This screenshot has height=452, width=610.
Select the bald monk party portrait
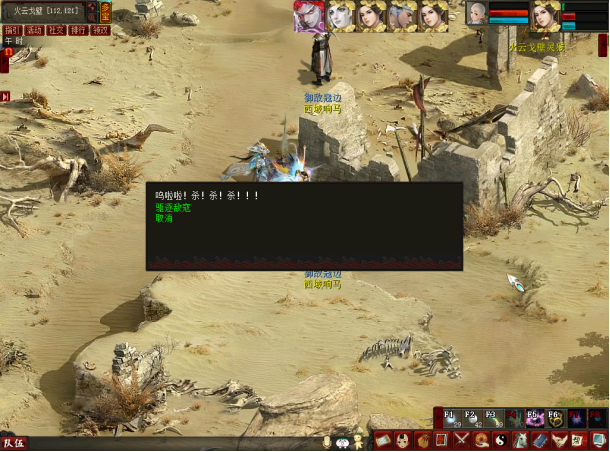477,14
